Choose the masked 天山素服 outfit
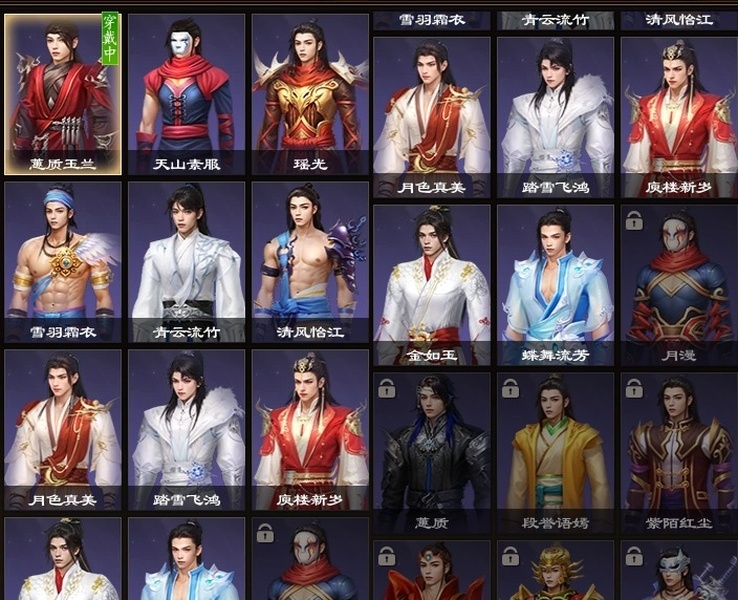This screenshot has width=738, height=600. [186, 93]
